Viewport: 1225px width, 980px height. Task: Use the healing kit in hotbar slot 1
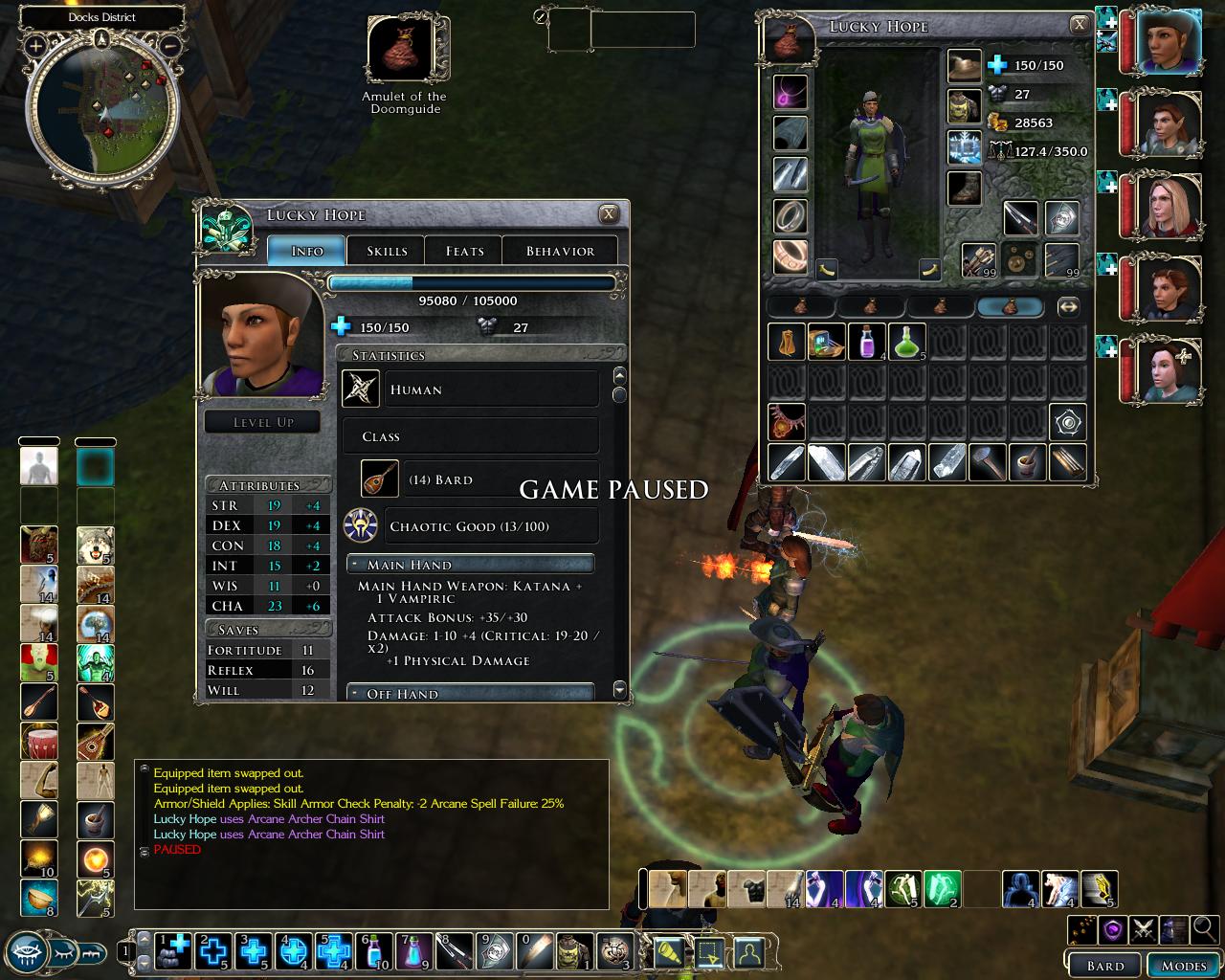(x=172, y=952)
